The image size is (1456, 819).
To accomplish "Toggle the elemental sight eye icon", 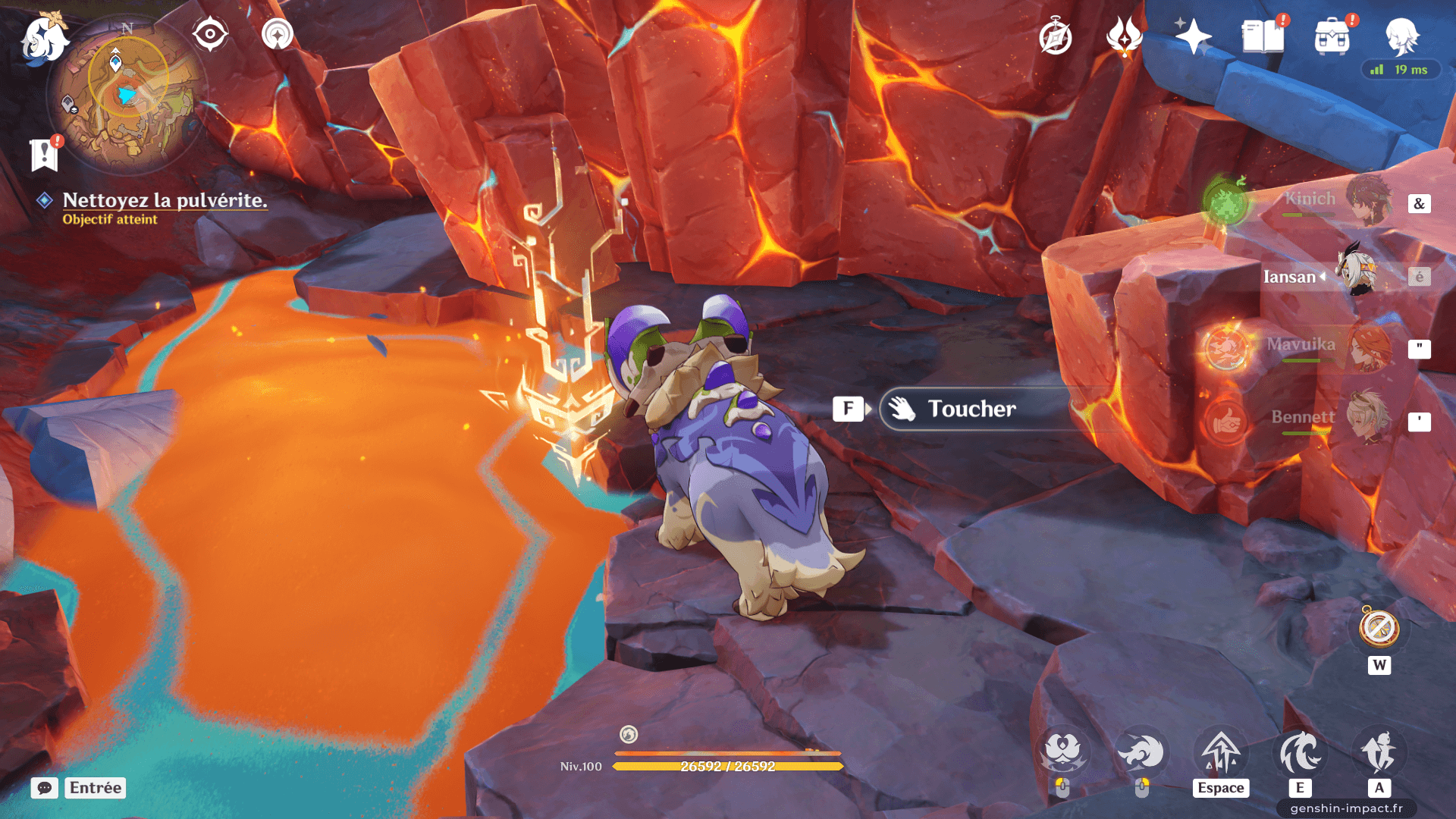I will (x=210, y=34).
